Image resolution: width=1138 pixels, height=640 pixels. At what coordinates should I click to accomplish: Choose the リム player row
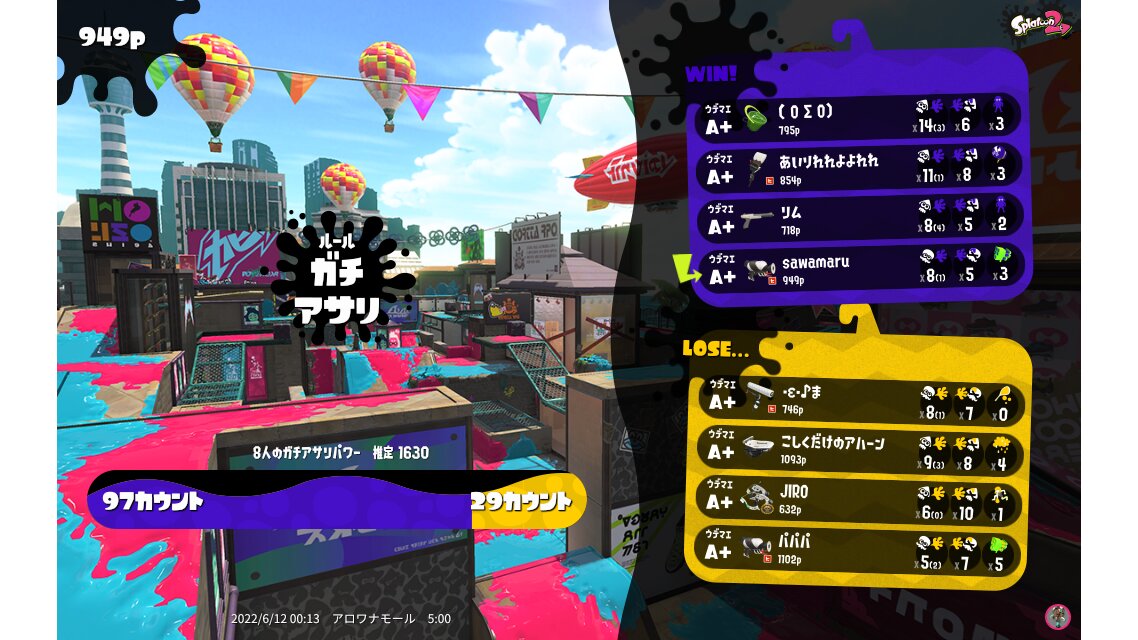pyautogui.click(x=858, y=218)
